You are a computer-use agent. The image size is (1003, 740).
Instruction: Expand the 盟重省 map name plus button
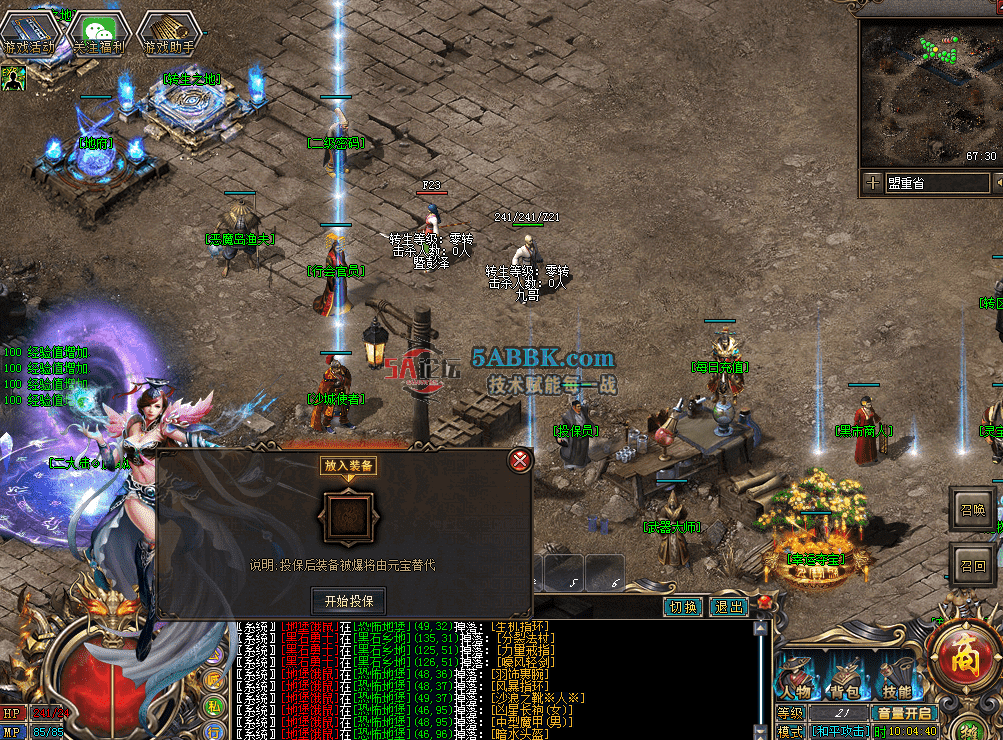tap(873, 183)
